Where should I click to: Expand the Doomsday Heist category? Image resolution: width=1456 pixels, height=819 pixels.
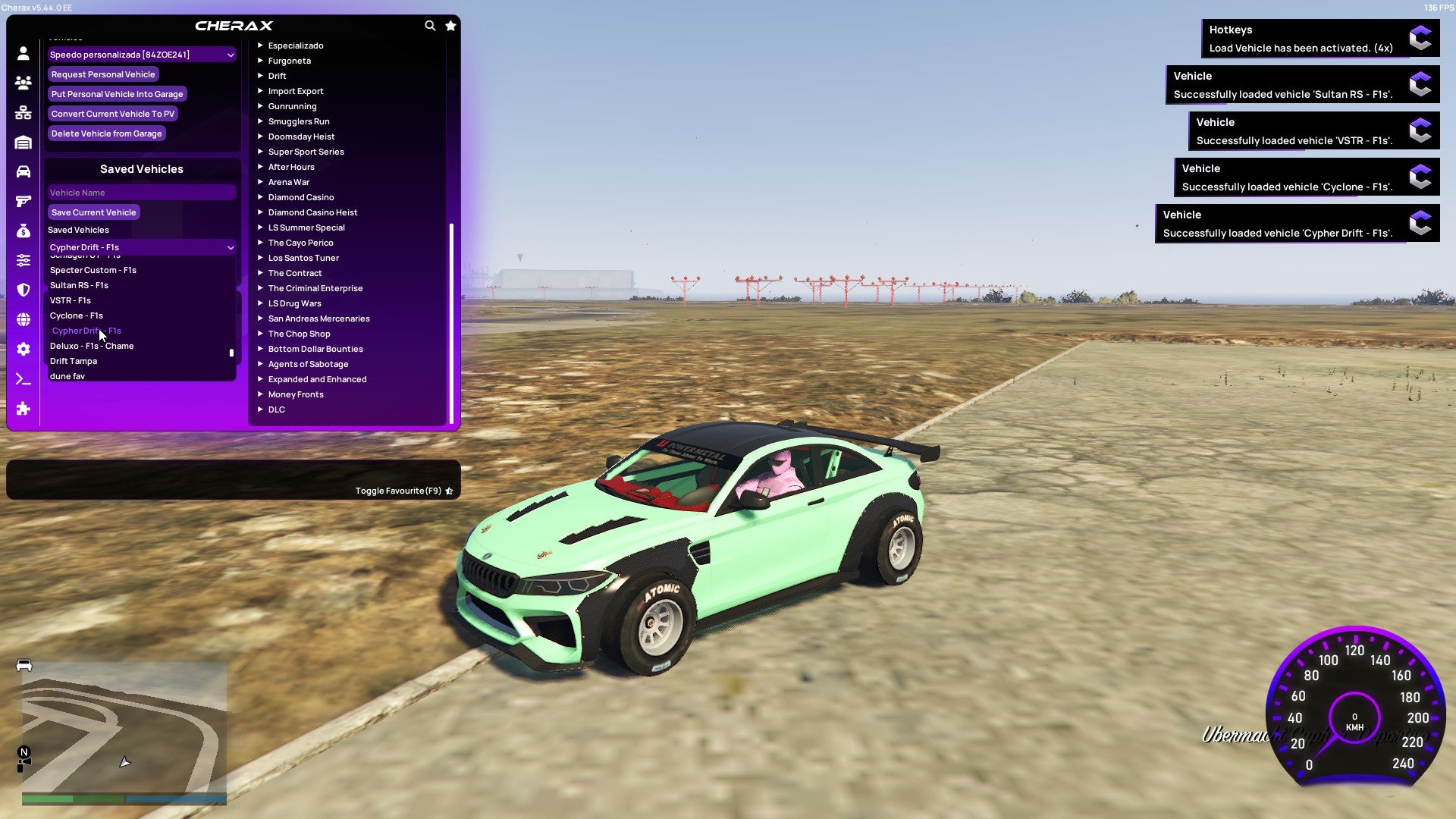(x=300, y=136)
